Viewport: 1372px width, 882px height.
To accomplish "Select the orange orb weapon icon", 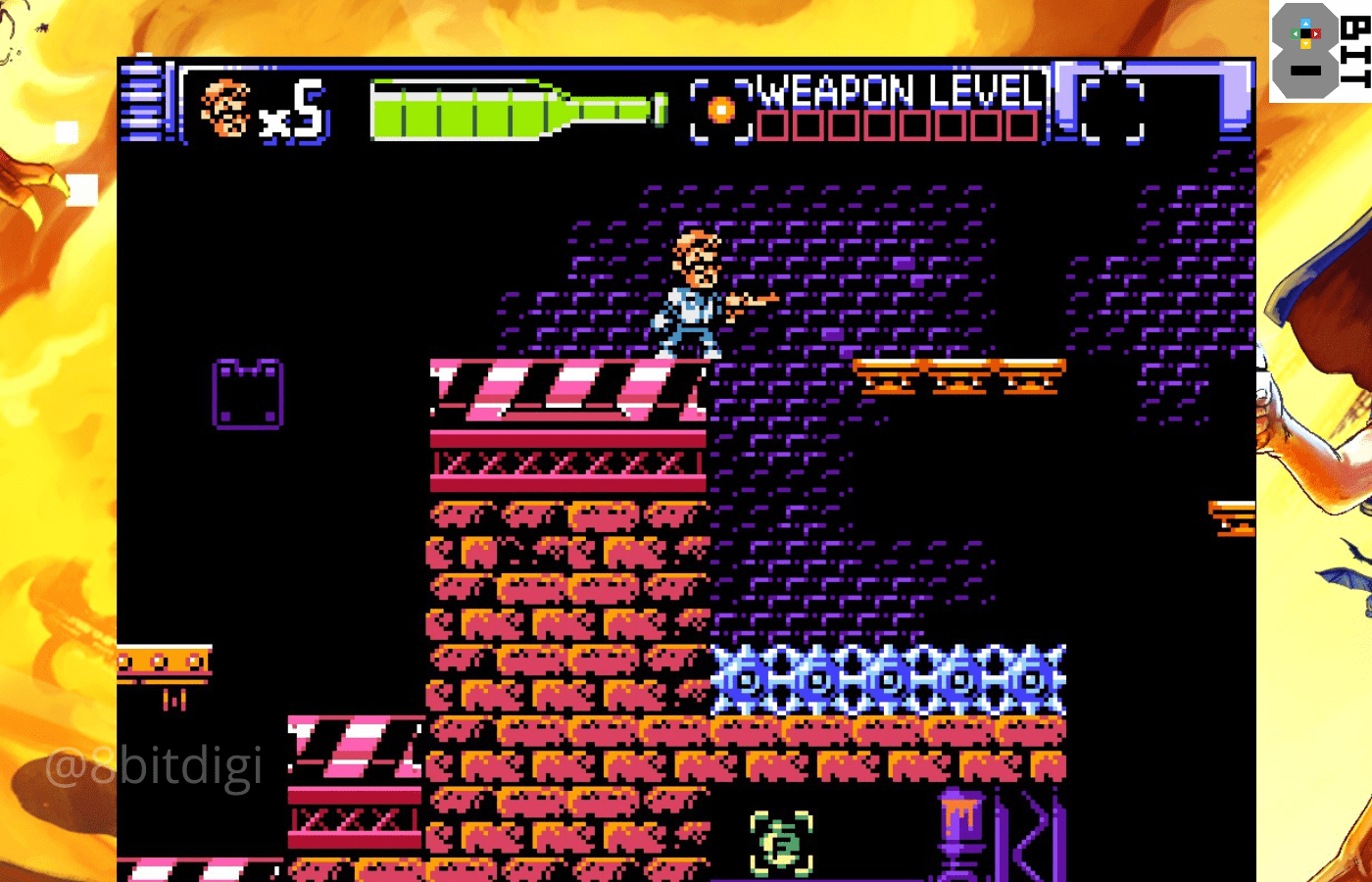I will coord(721,111).
